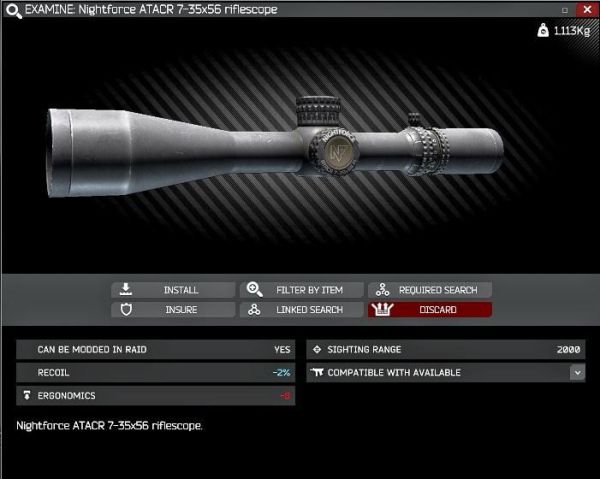Viewport: 600px width, 479px height.
Task: Insure this riflescope
Action: click(173, 310)
